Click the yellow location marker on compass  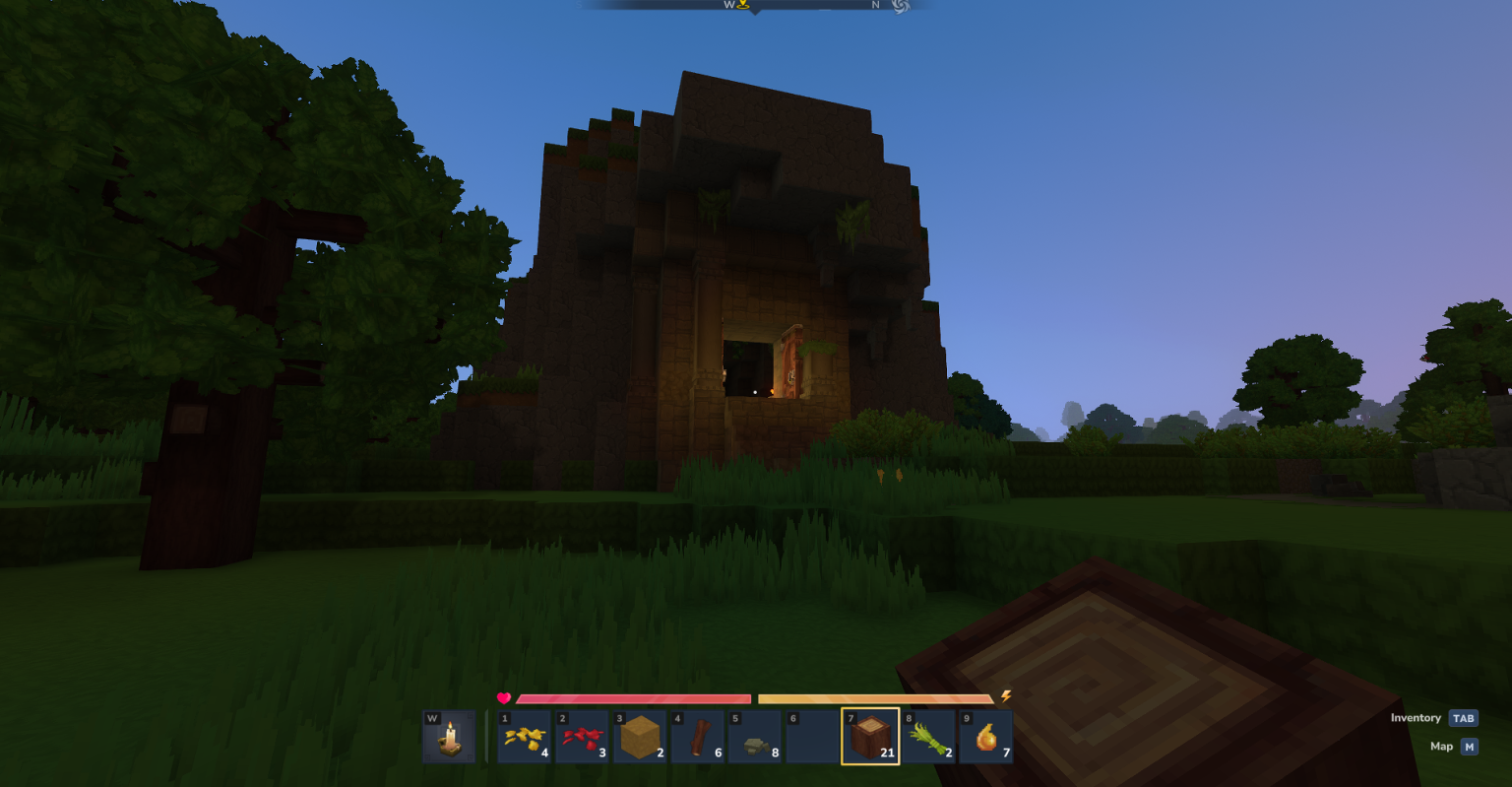click(743, 5)
